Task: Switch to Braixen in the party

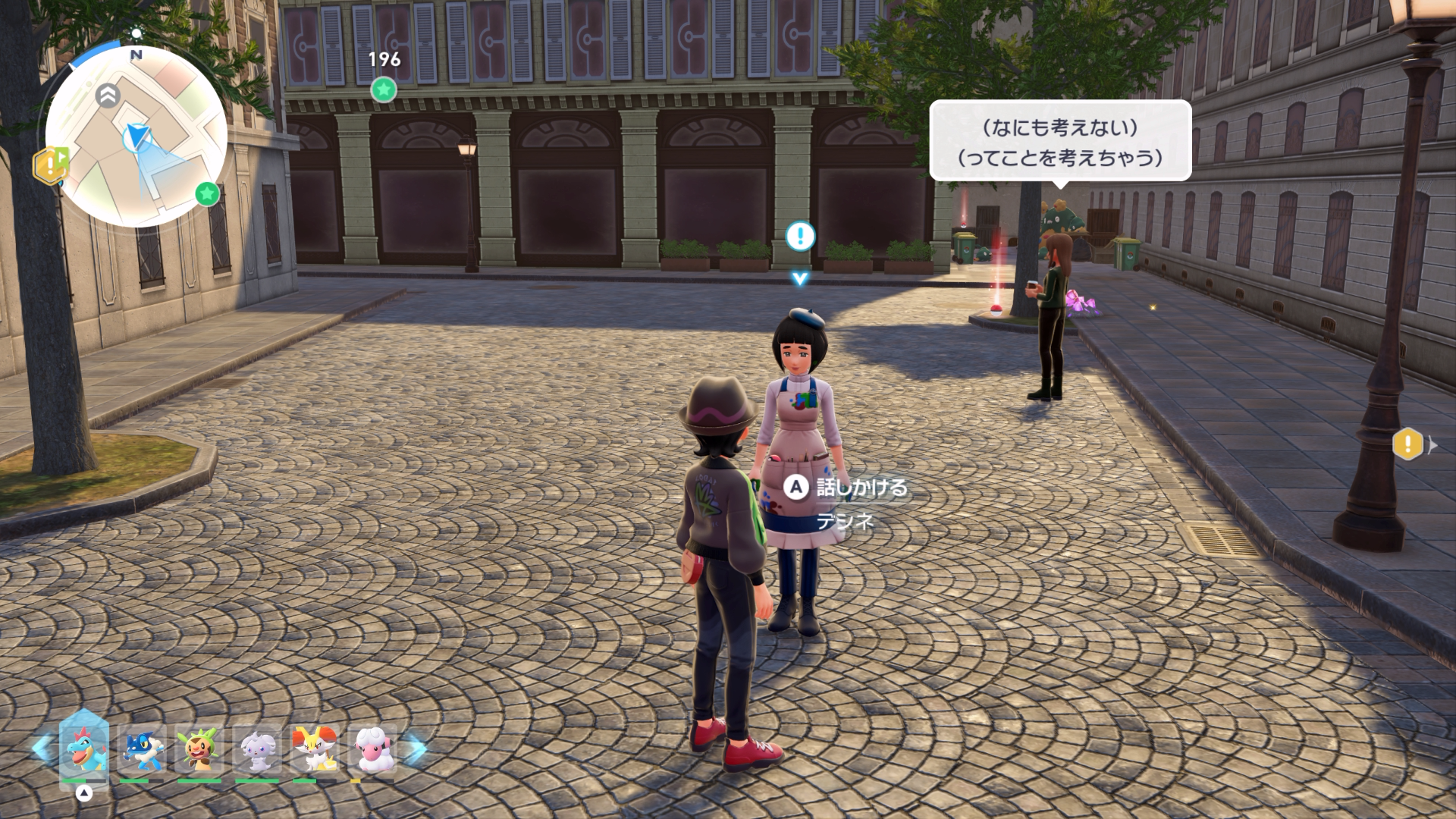Action: [315, 748]
